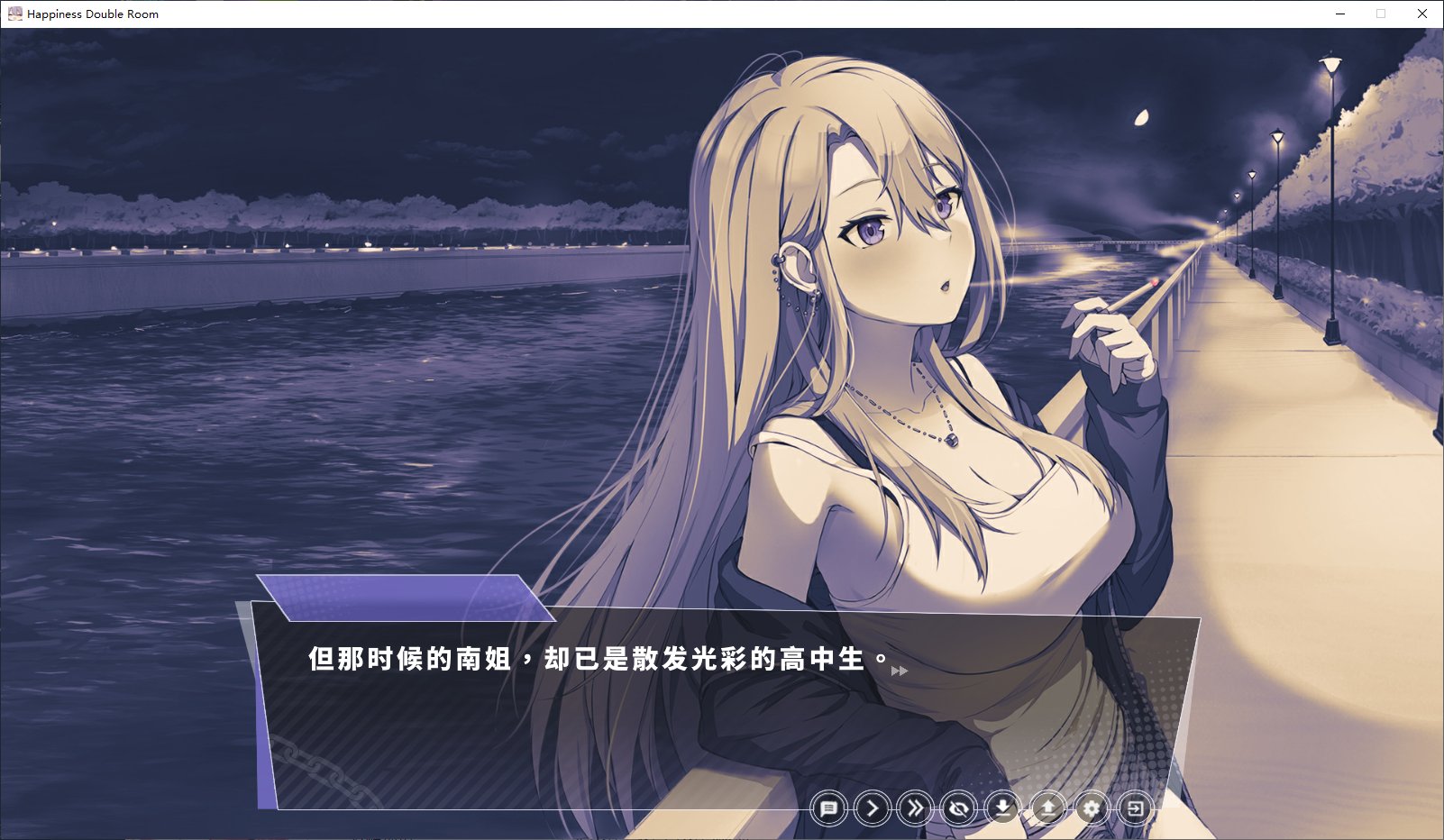The width and height of the screenshot is (1444, 840).
Task: Click the double-arrow skip chevron
Action: click(915, 809)
